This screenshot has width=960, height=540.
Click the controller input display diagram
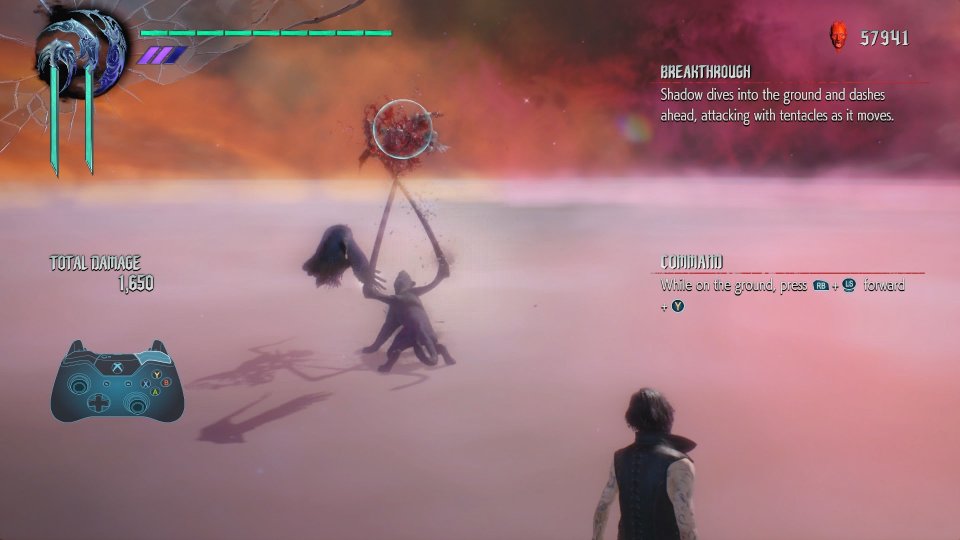pos(117,380)
